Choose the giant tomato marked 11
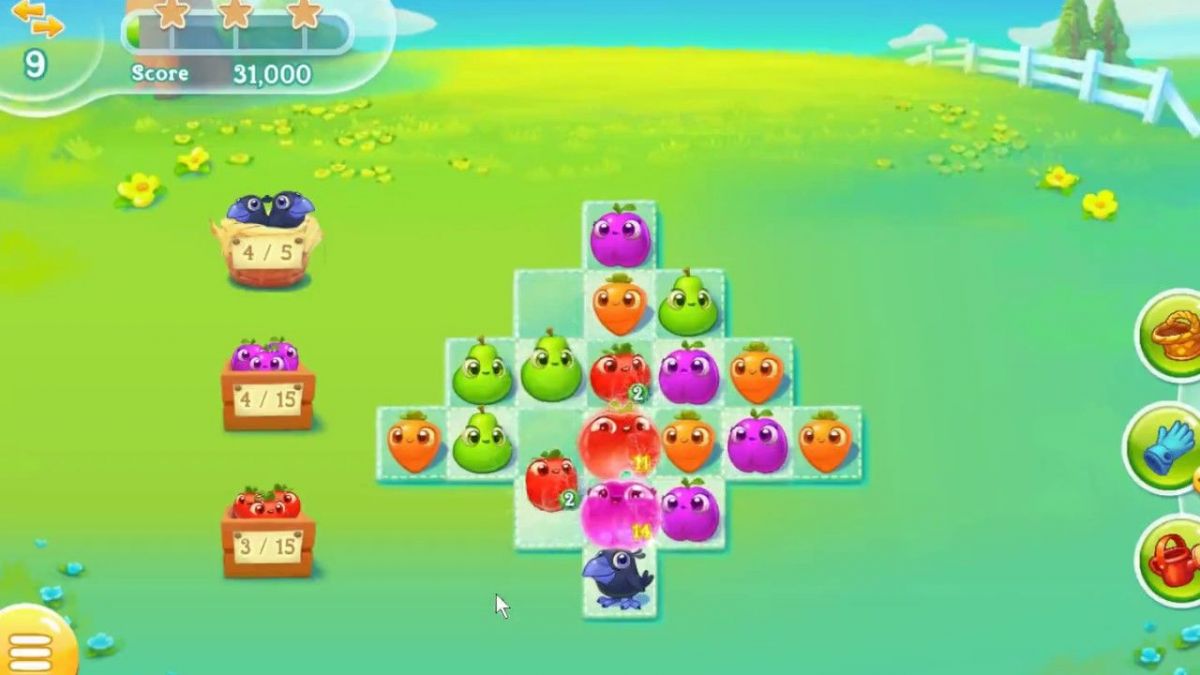The height and width of the screenshot is (675, 1200). [619, 442]
